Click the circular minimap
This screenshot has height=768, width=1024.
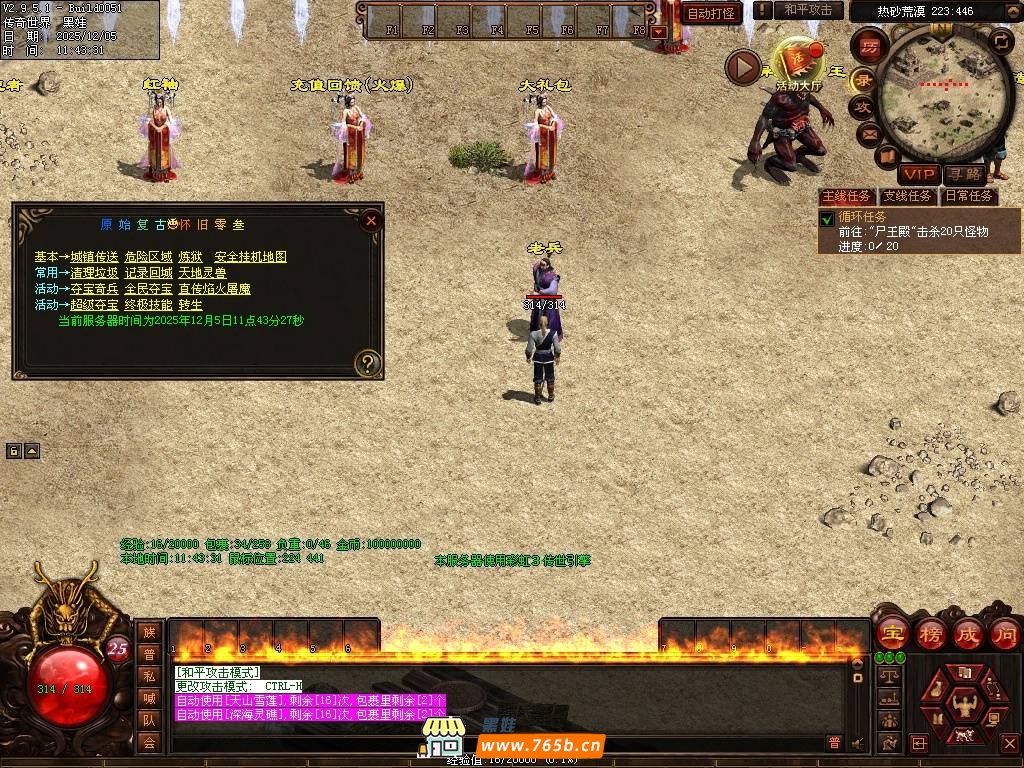[939, 88]
